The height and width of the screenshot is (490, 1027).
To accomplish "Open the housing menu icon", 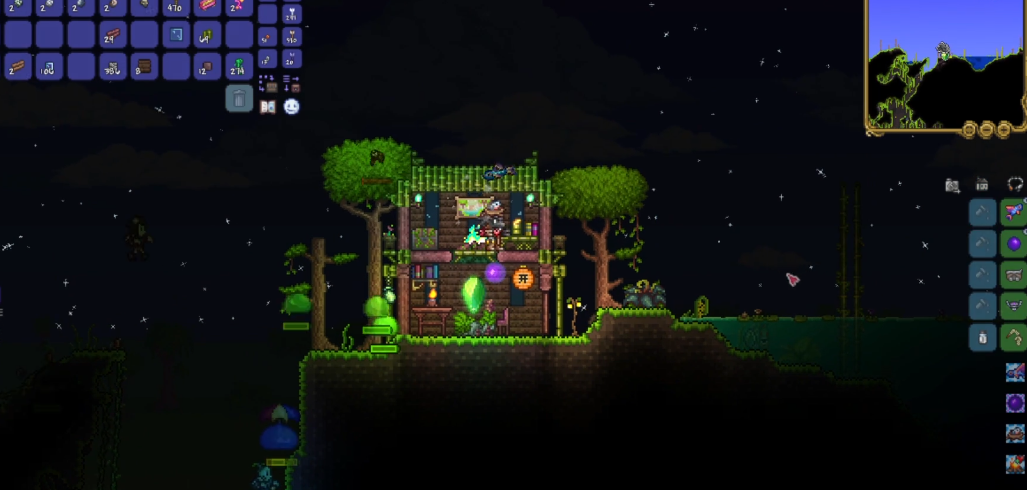I will point(983,185).
